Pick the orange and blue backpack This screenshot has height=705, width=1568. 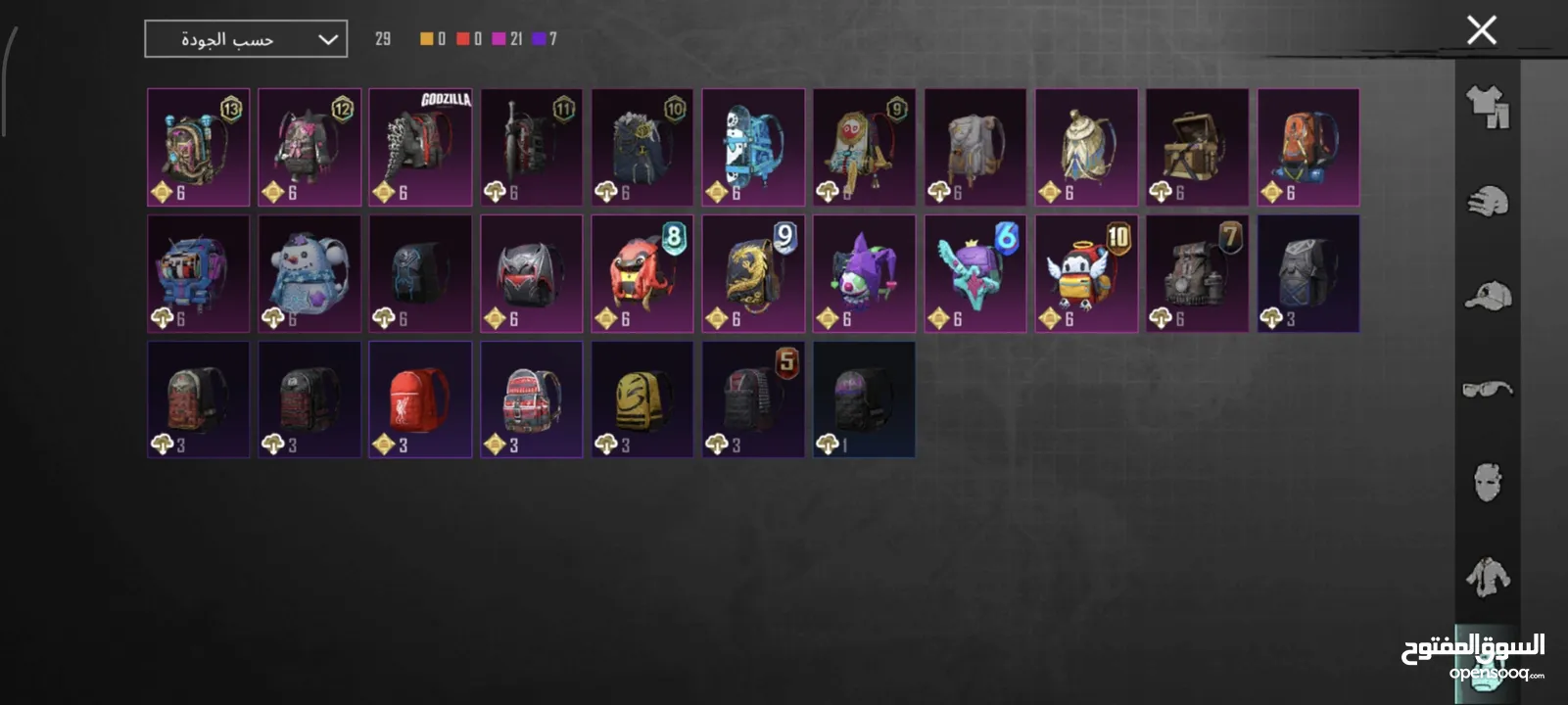click(x=1307, y=147)
